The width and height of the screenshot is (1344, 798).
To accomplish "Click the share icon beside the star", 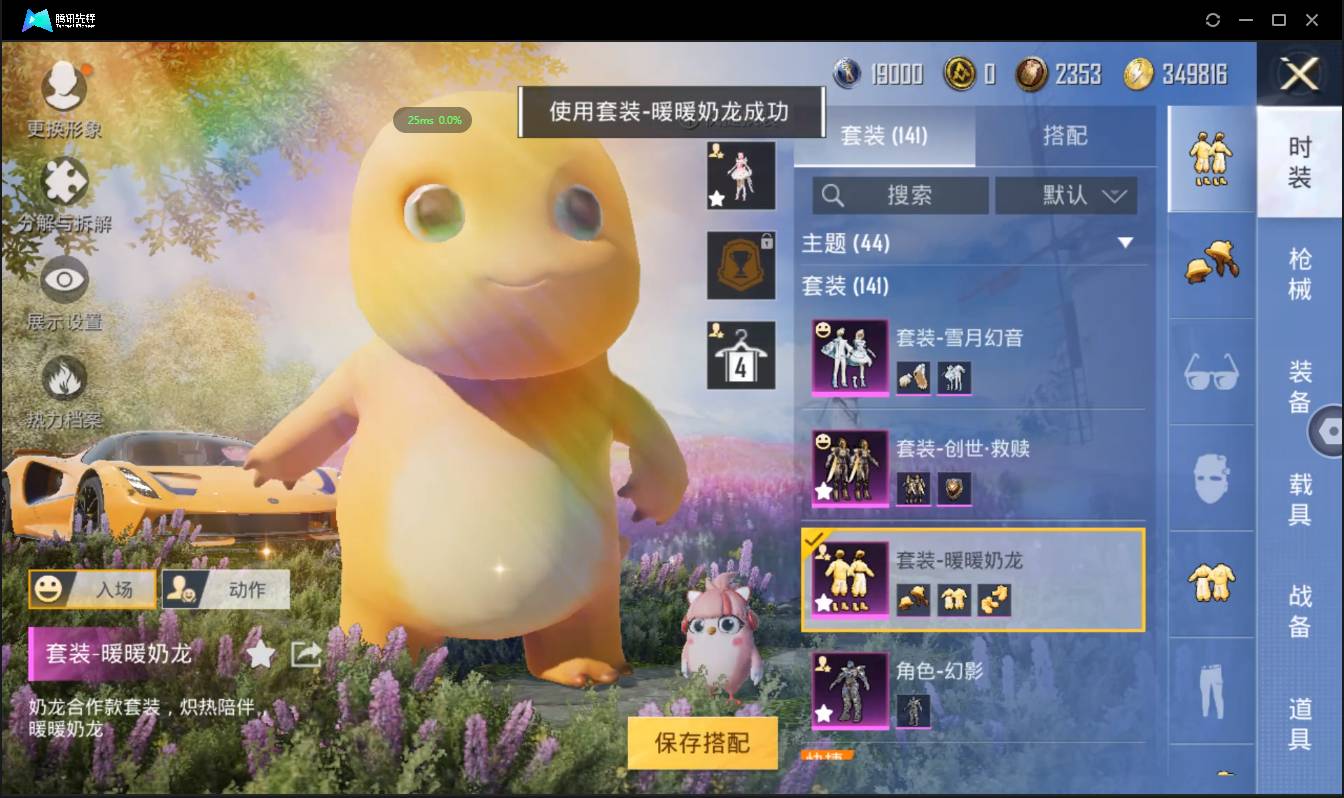I will point(305,653).
